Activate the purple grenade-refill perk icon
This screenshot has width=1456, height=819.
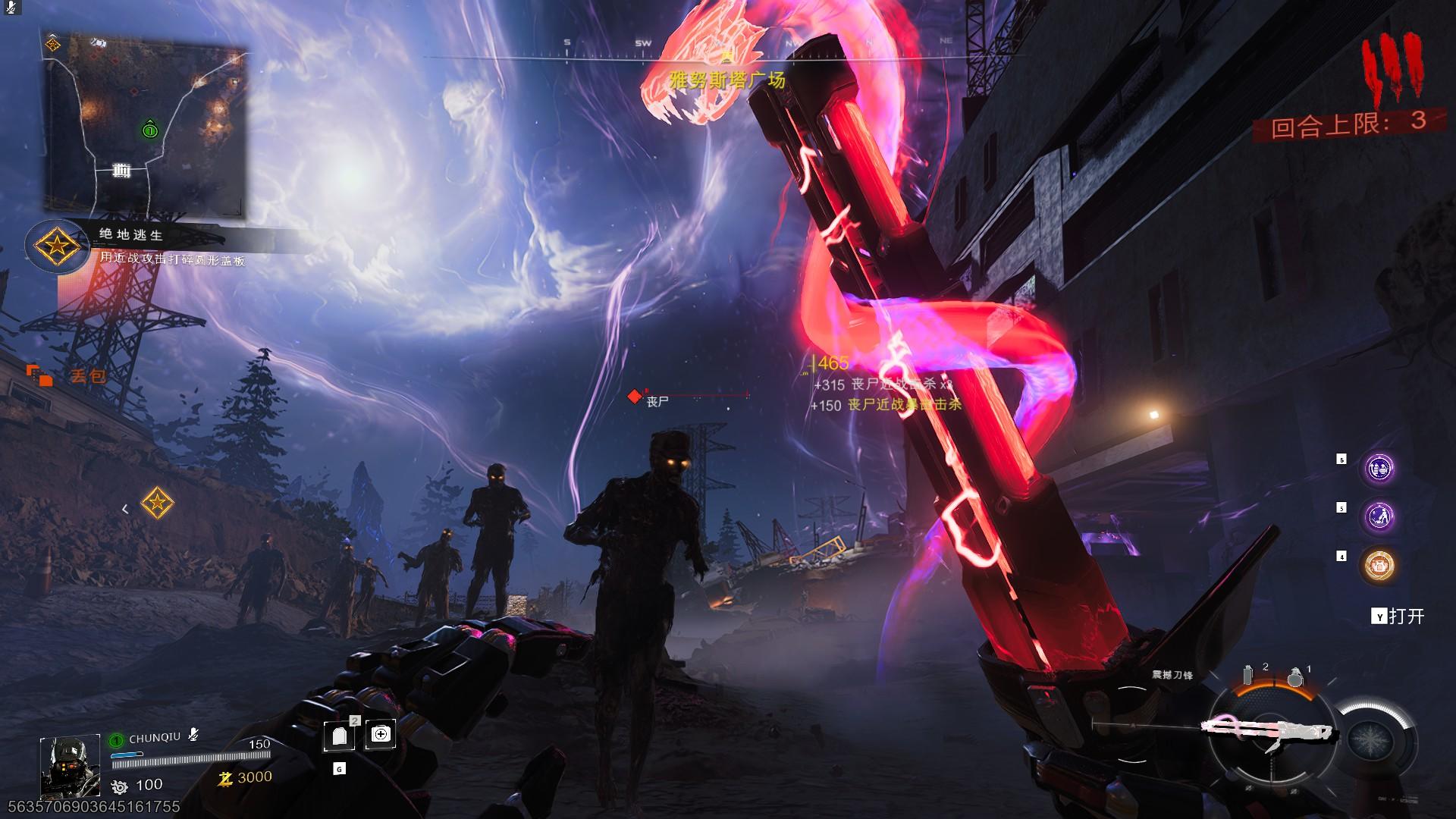1378,469
